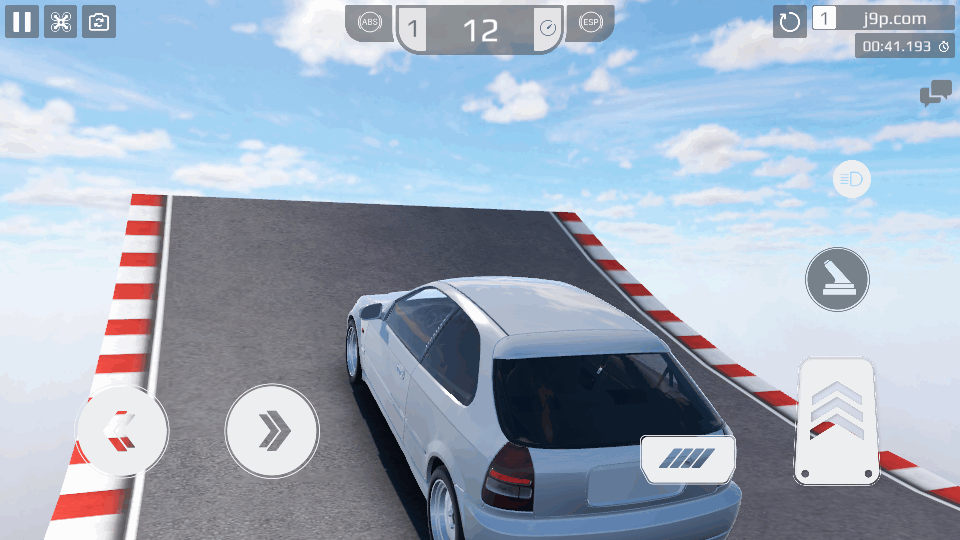
Task: Steer right with the right arrow
Action: click(272, 431)
